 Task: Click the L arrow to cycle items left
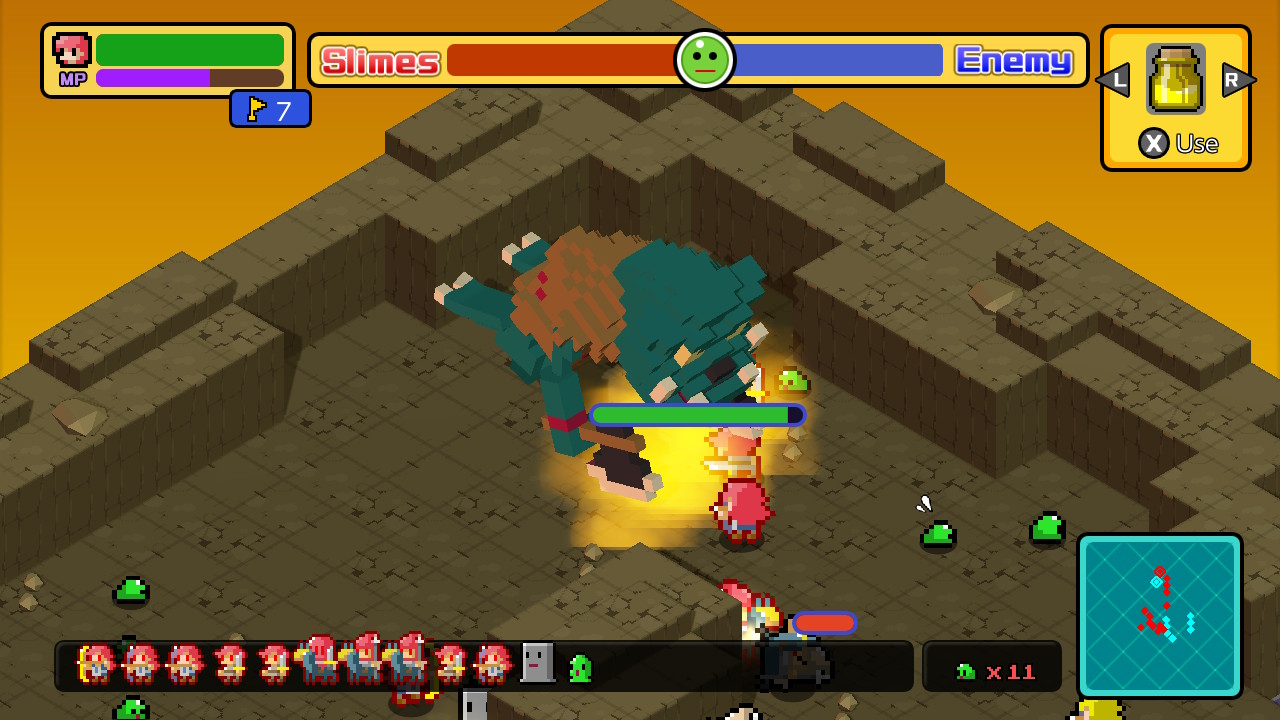pyautogui.click(x=1113, y=79)
